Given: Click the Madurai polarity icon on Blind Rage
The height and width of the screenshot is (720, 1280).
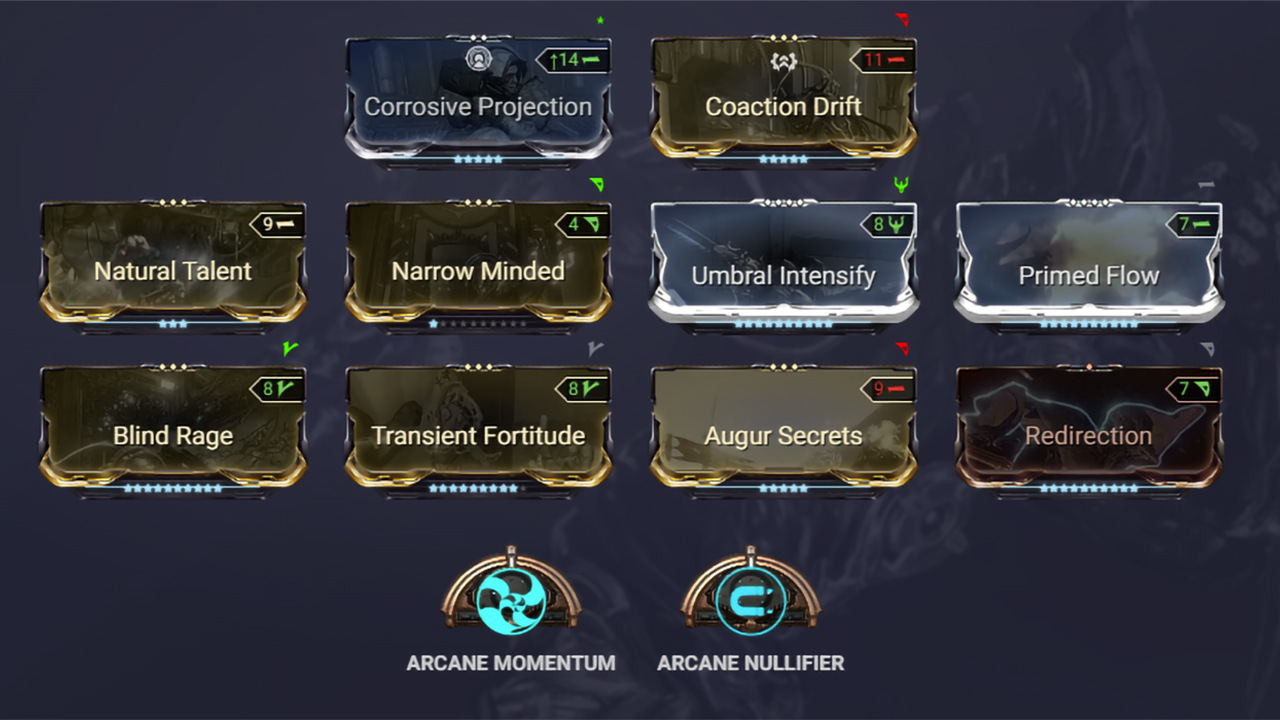Looking at the screenshot, I should tap(282, 389).
